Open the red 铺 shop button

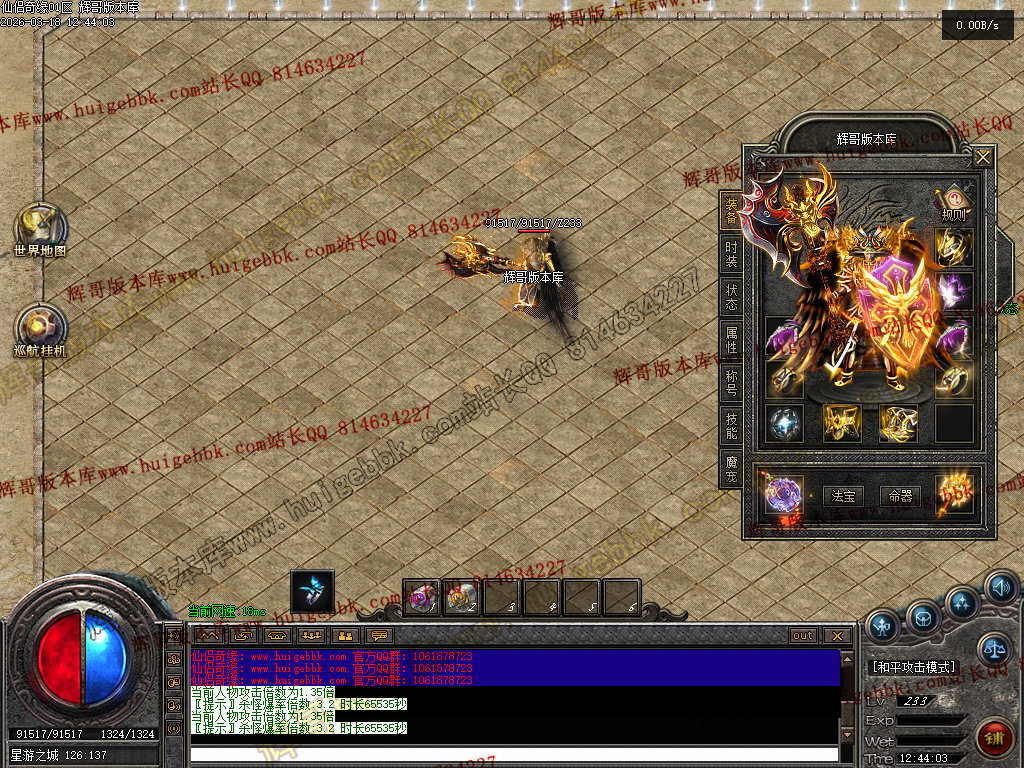[994, 740]
